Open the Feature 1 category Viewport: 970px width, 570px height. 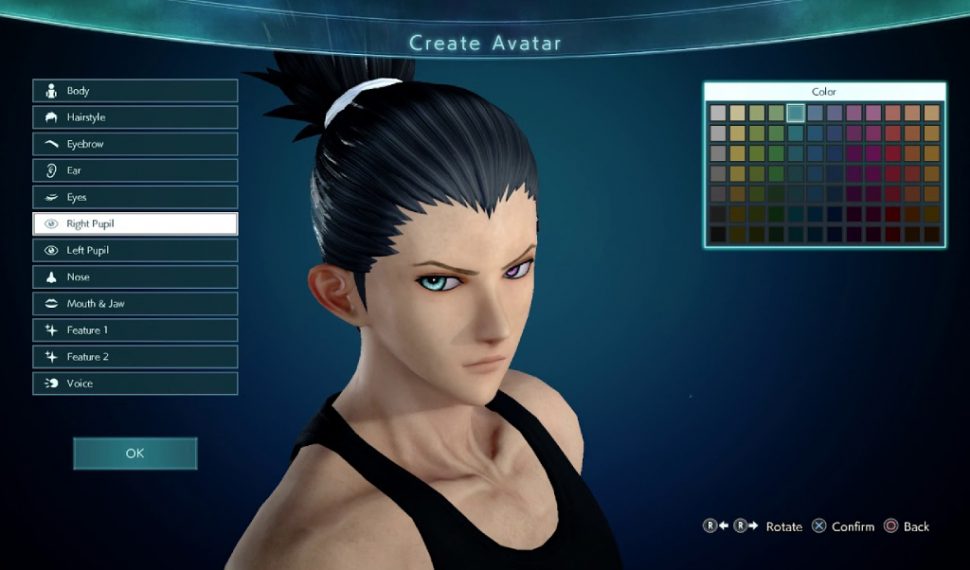[135, 330]
